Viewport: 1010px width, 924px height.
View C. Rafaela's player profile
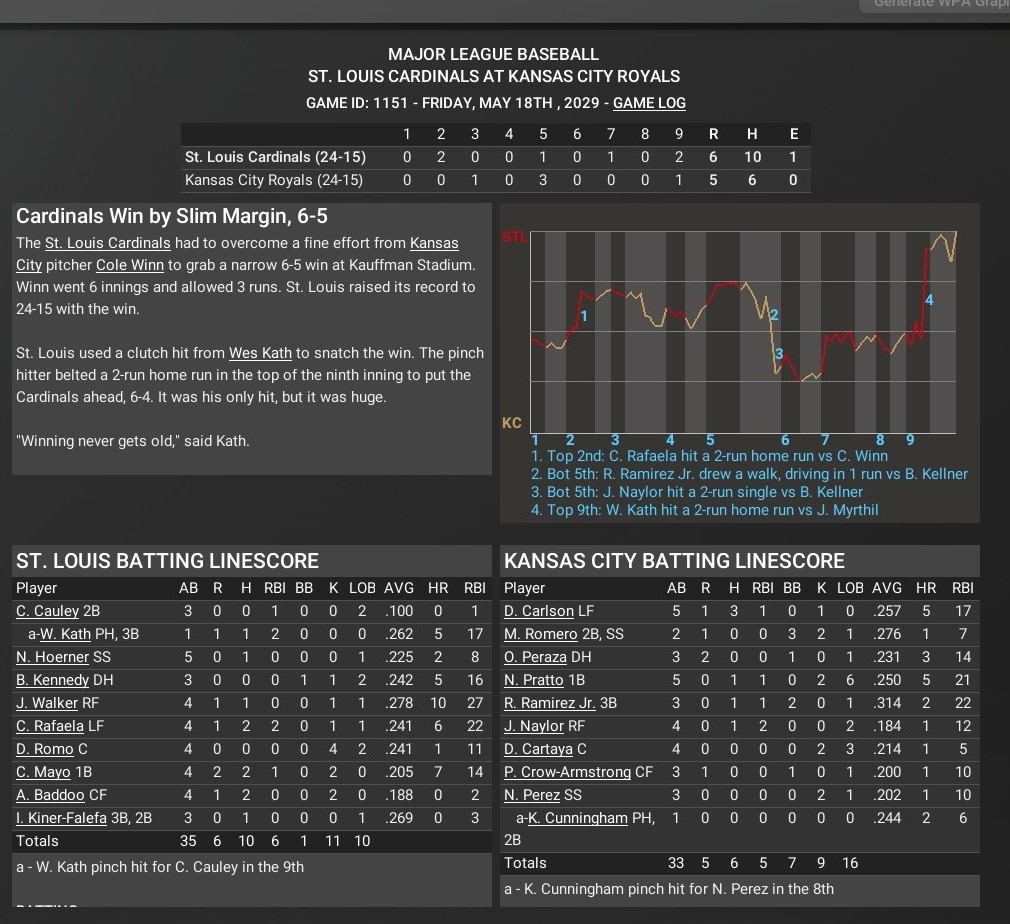click(x=49, y=726)
